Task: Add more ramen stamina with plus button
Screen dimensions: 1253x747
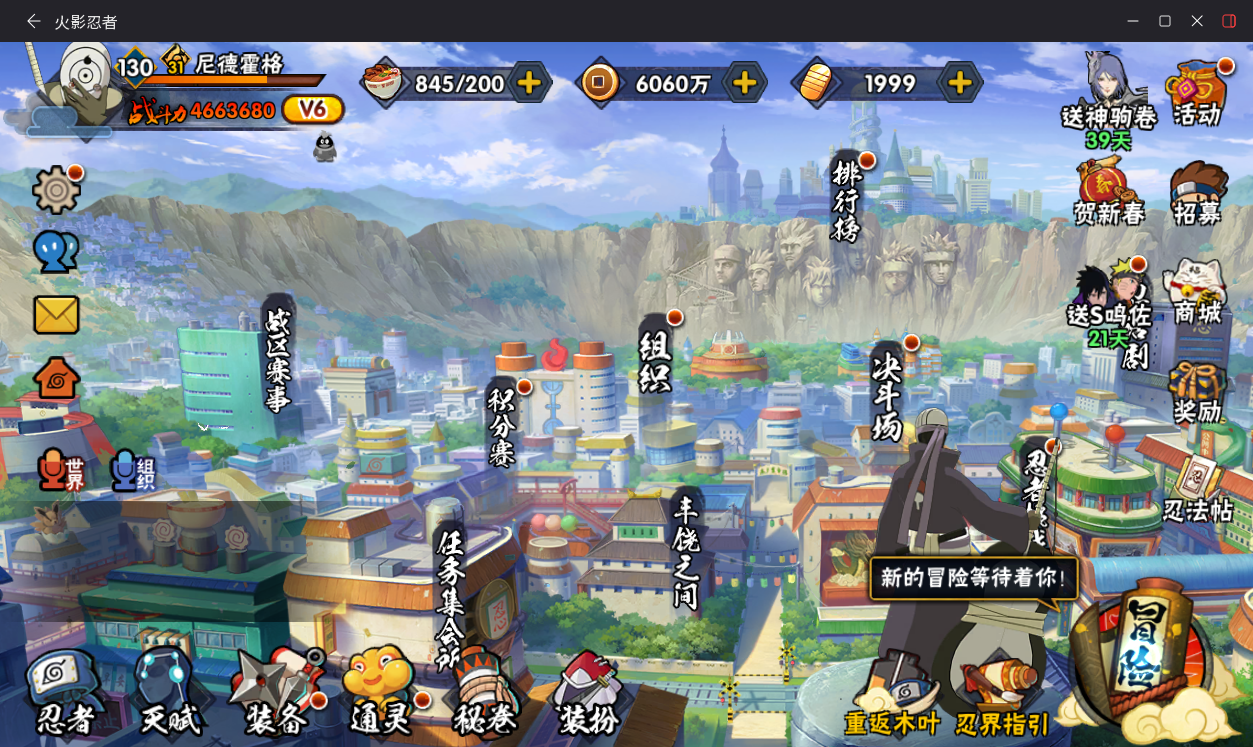Action: pyautogui.click(x=529, y=83)
